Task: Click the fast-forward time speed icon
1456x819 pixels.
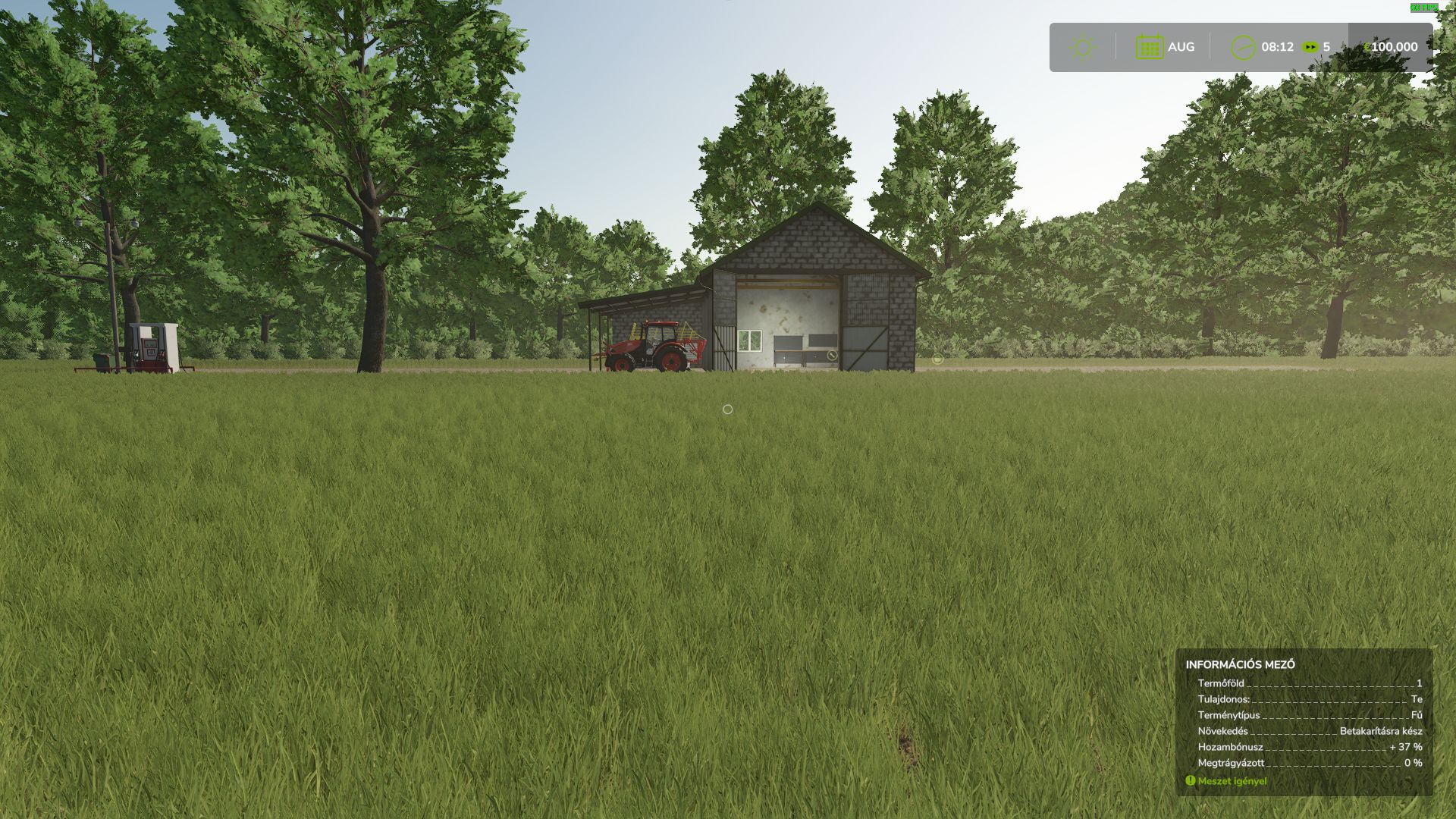Action: coord(1310,47)
